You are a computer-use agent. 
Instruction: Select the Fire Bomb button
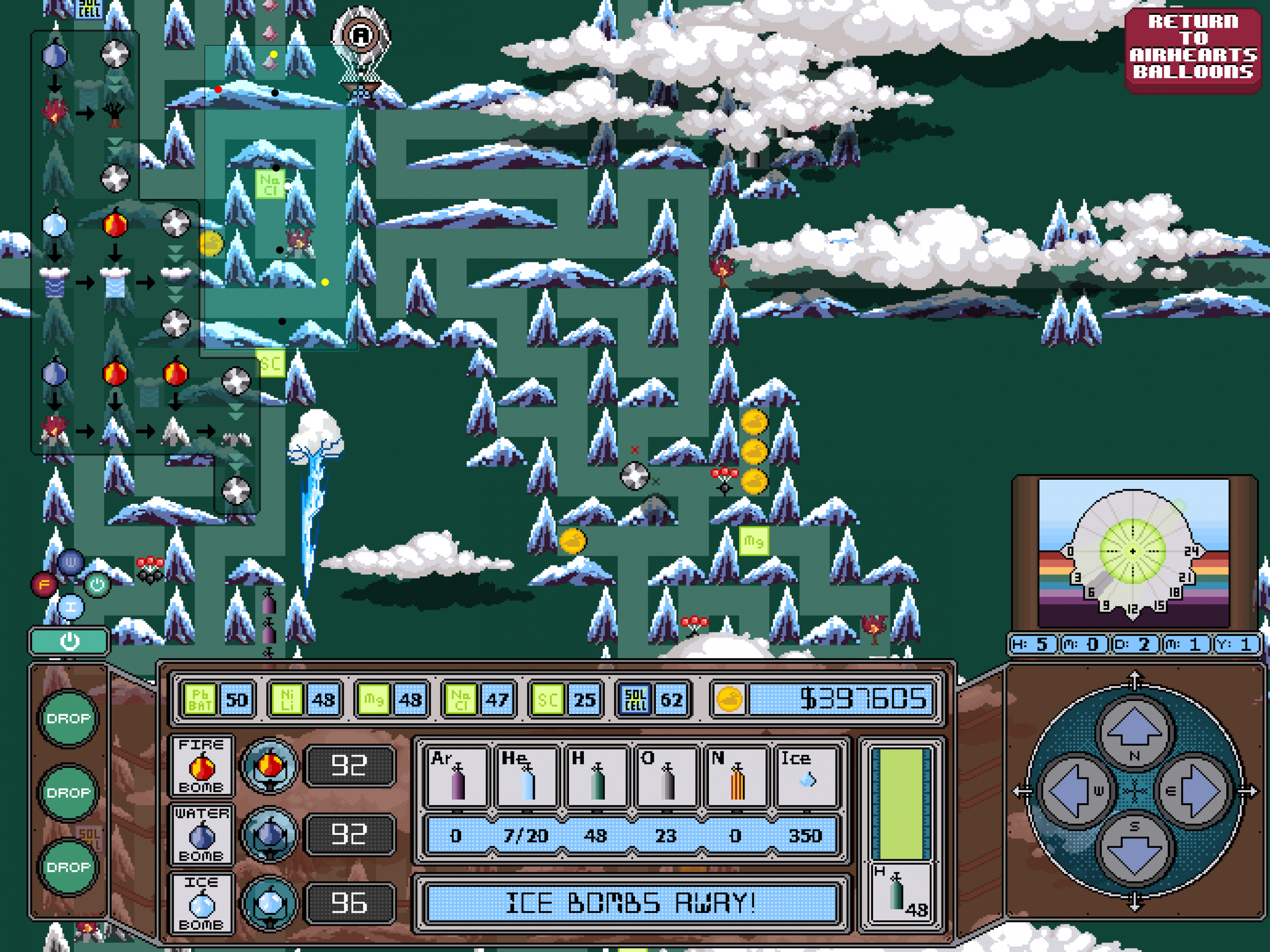[201, 765]
